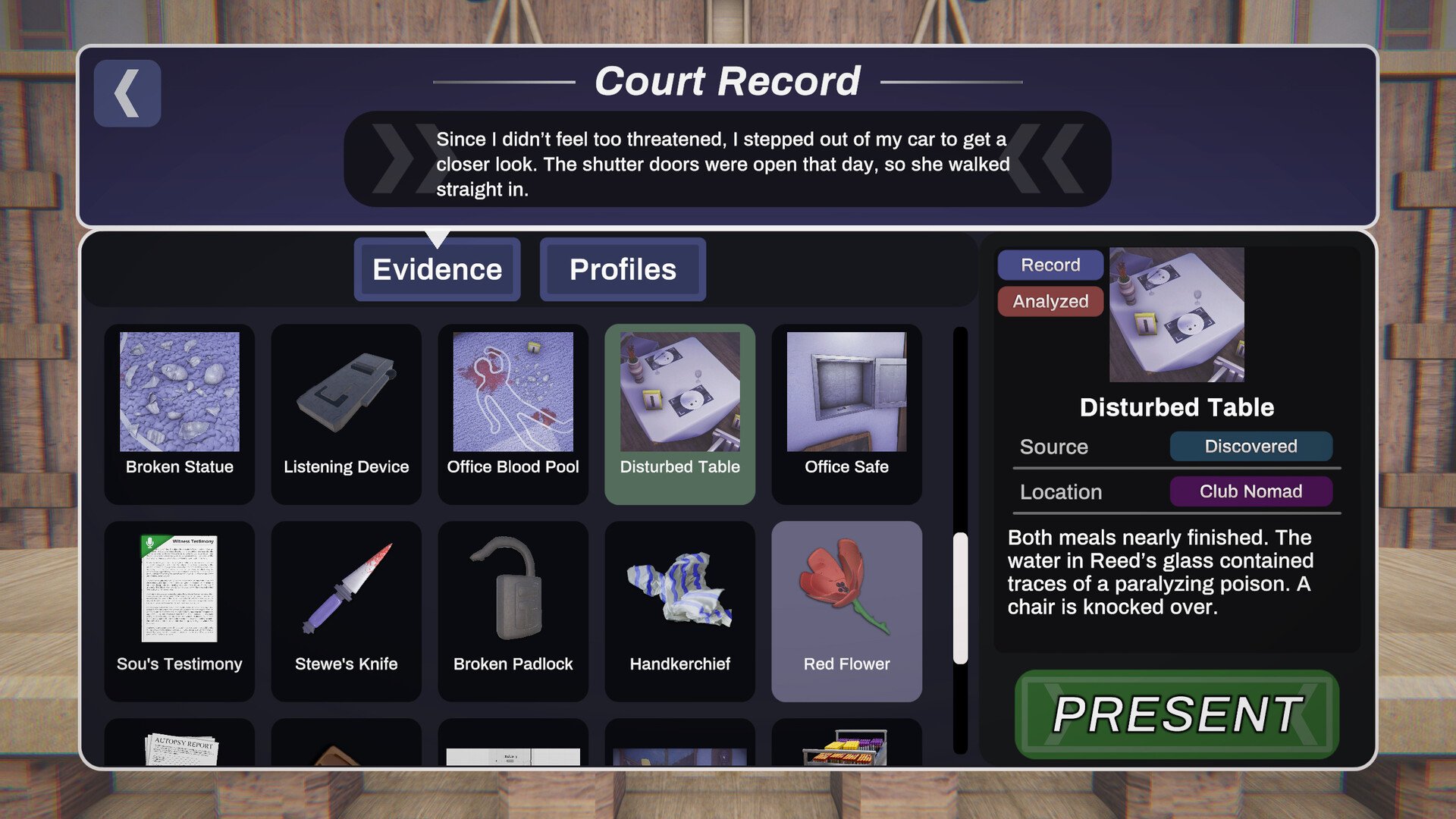
Task: Present the selected evidence
Action: coord(1176,714)
